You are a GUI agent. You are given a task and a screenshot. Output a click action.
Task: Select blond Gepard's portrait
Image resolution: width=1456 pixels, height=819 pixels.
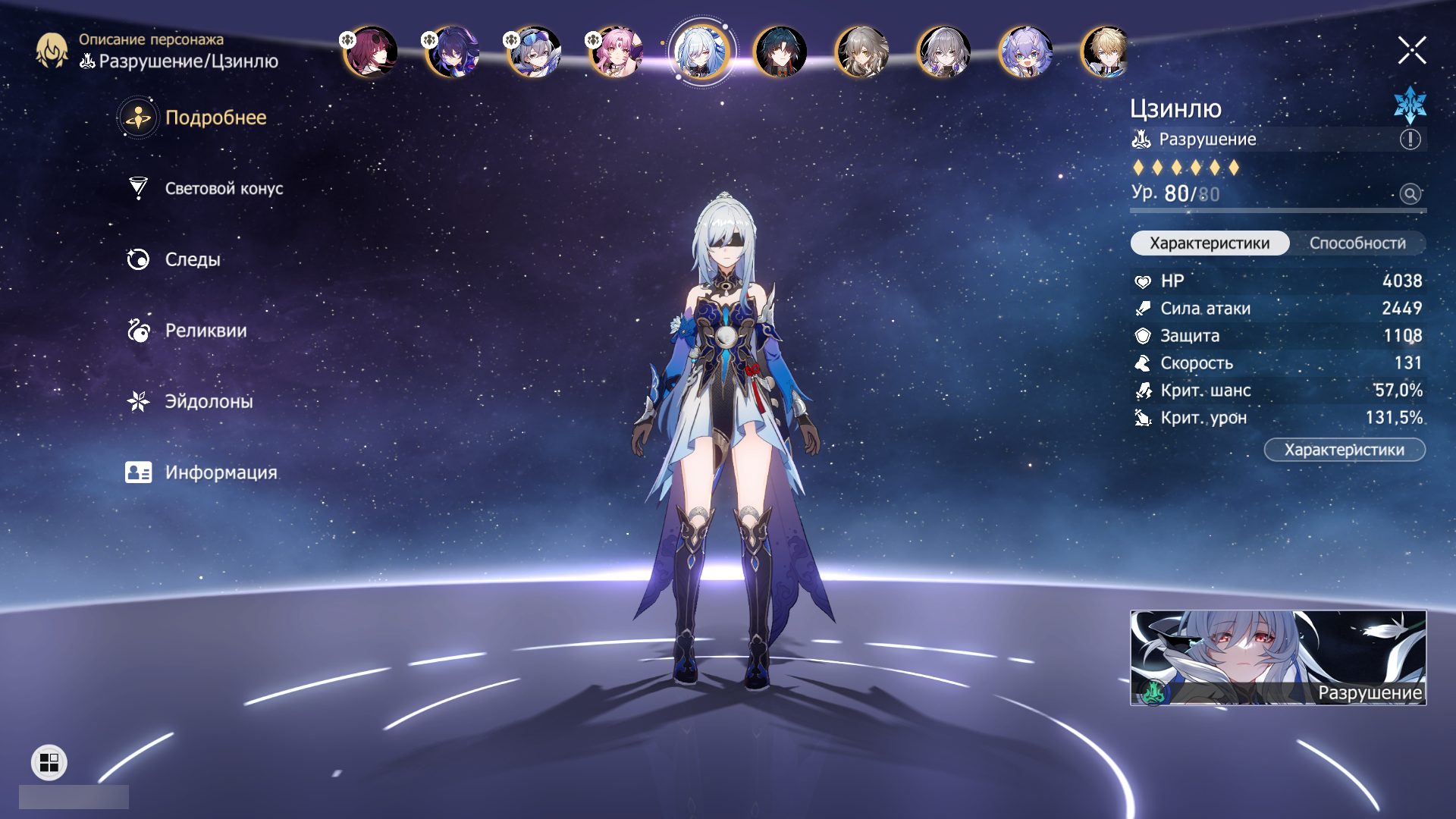click(x=1105, y=52)
